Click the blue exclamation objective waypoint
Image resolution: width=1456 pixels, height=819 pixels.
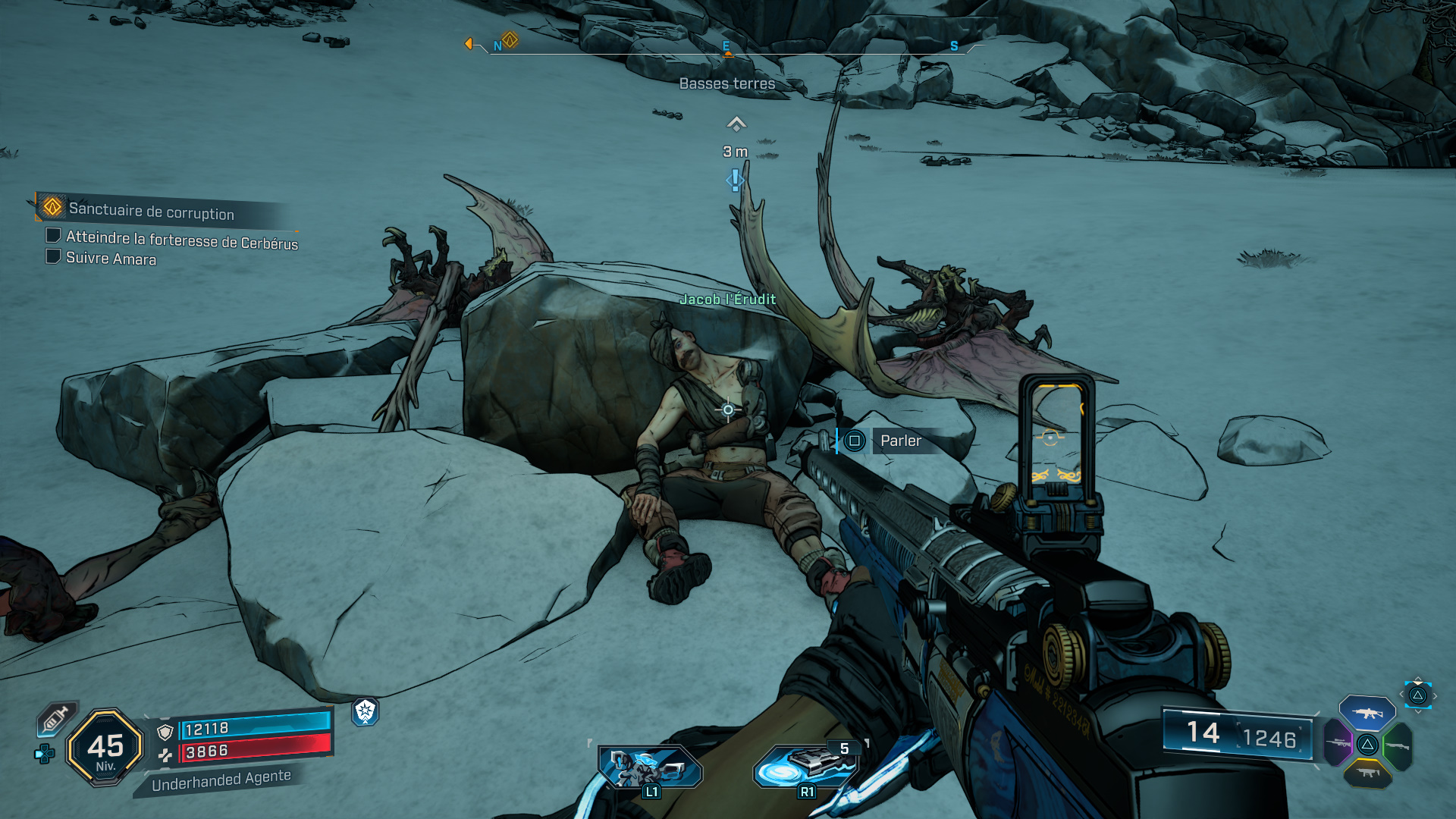pos(735,180)
